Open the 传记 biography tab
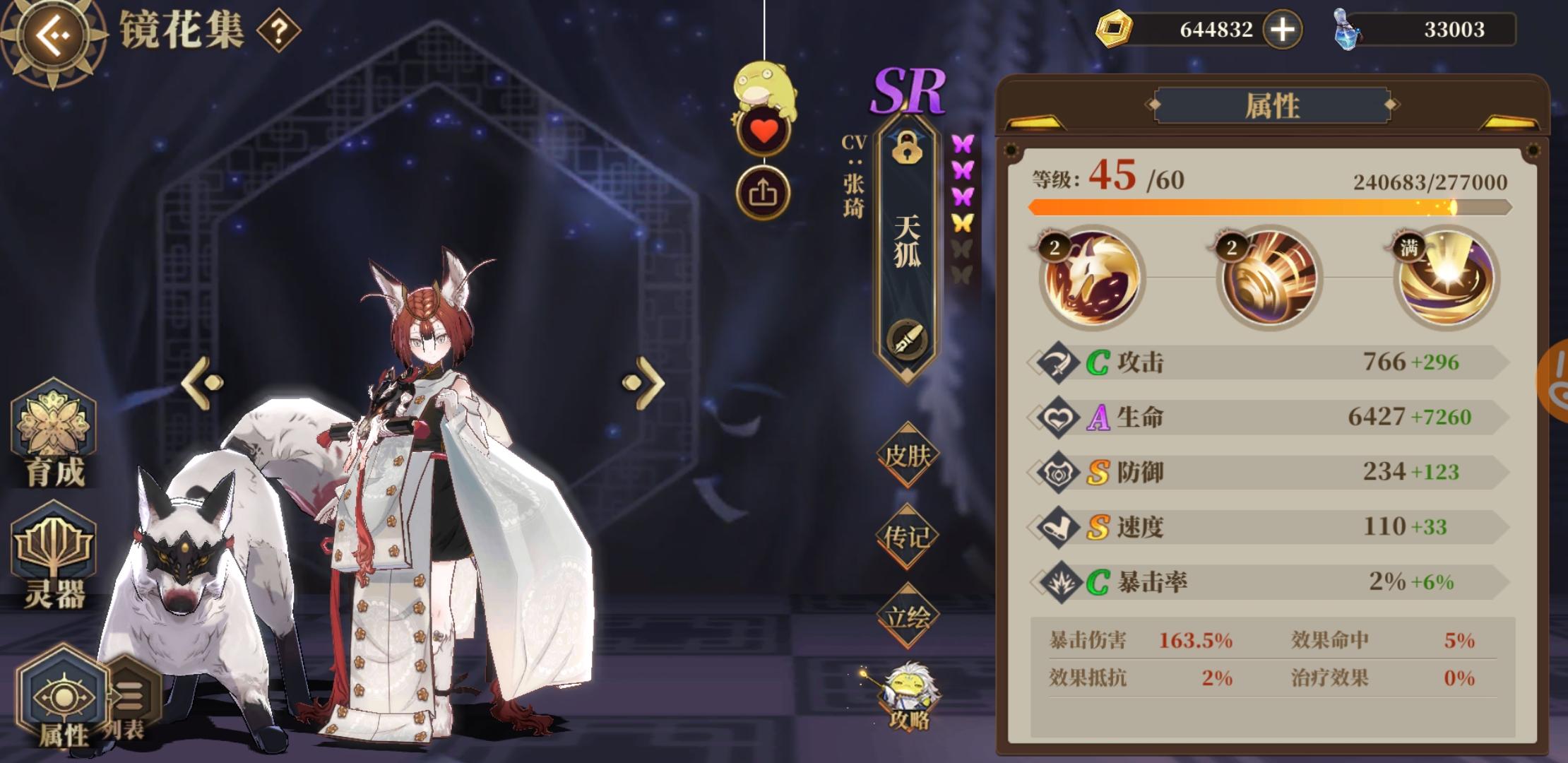Viewport: 1568px width, 763px height. [908, 537]
